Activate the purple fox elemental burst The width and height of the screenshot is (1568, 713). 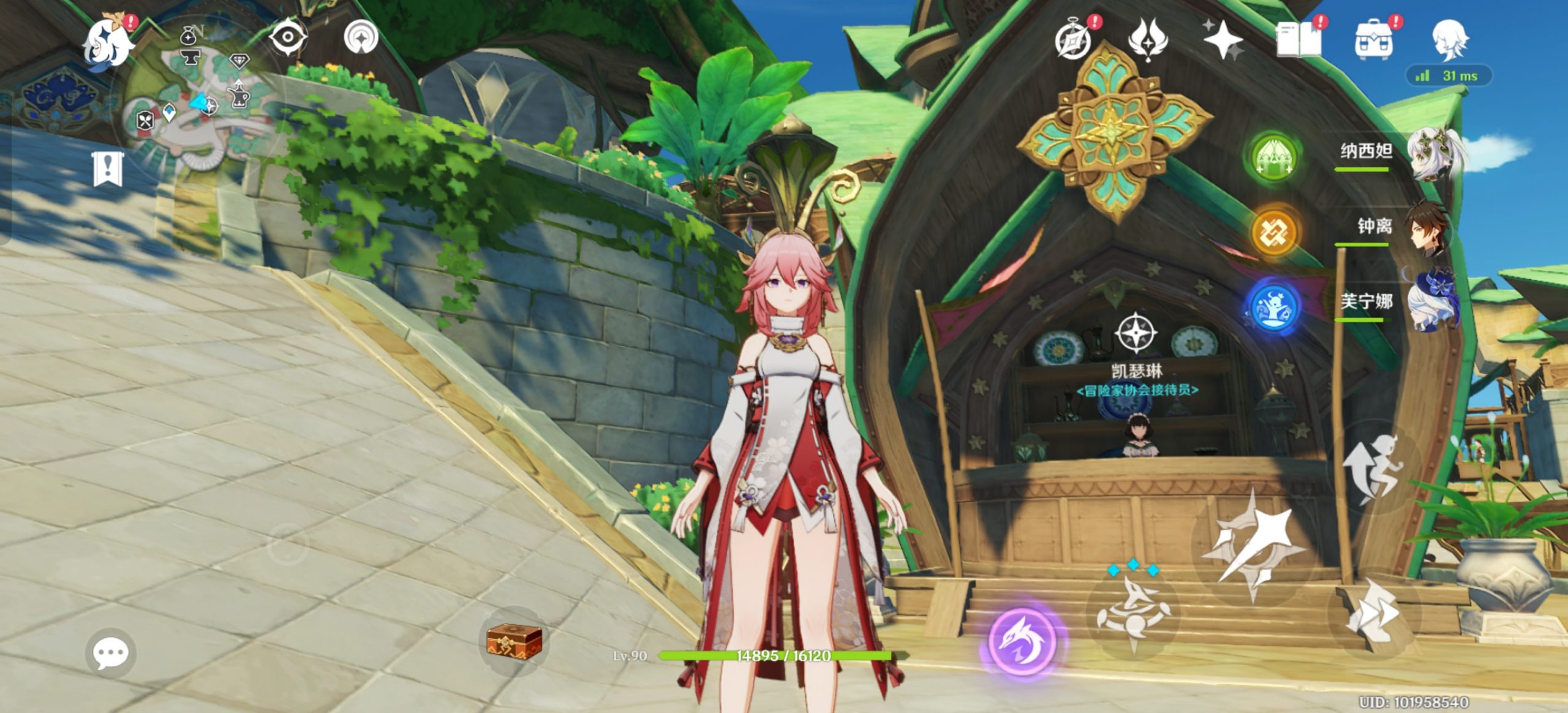click(x=1022, y=640)
